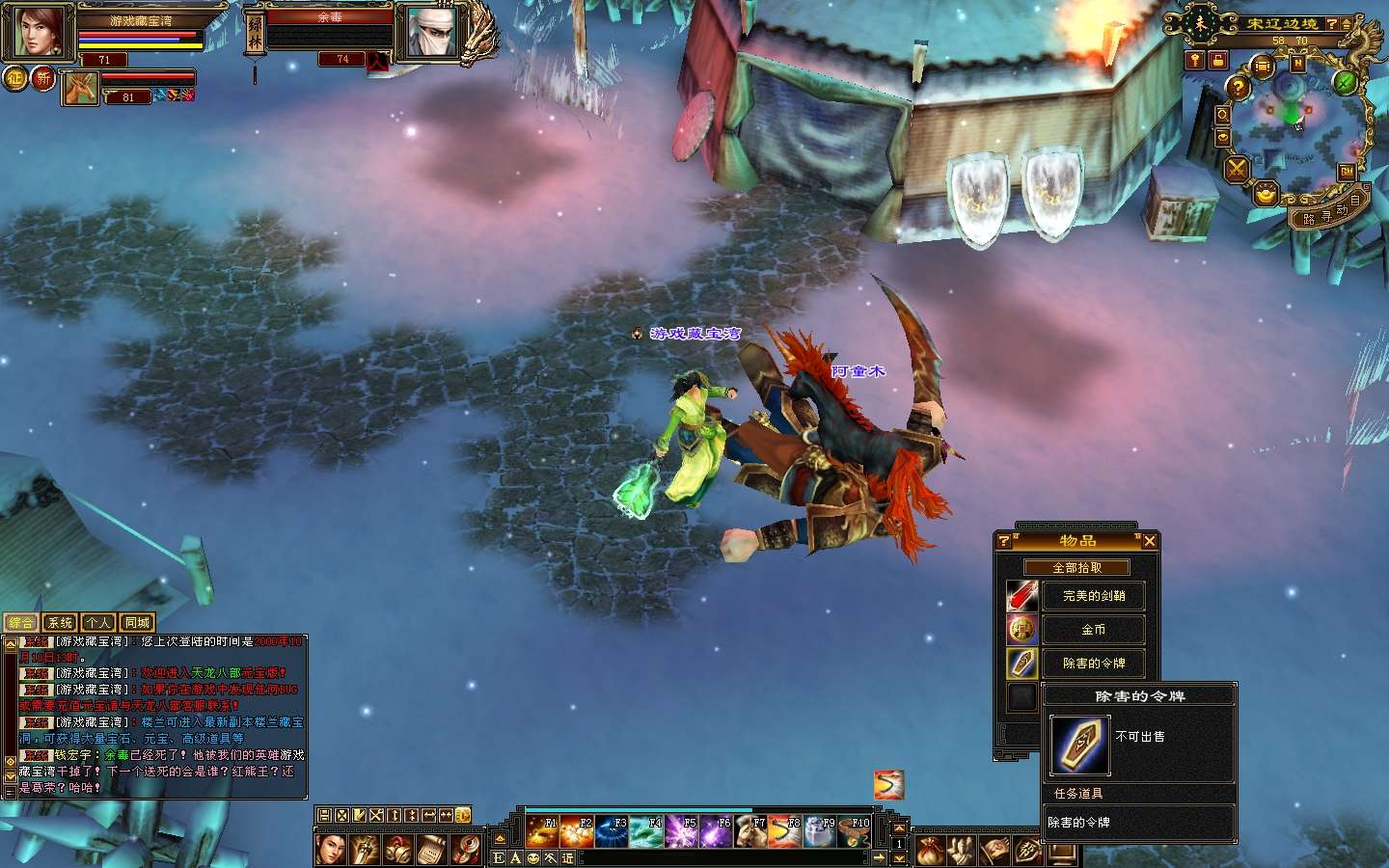
Task: Switch to the 系统 chat tab
Action: [60, 623]
